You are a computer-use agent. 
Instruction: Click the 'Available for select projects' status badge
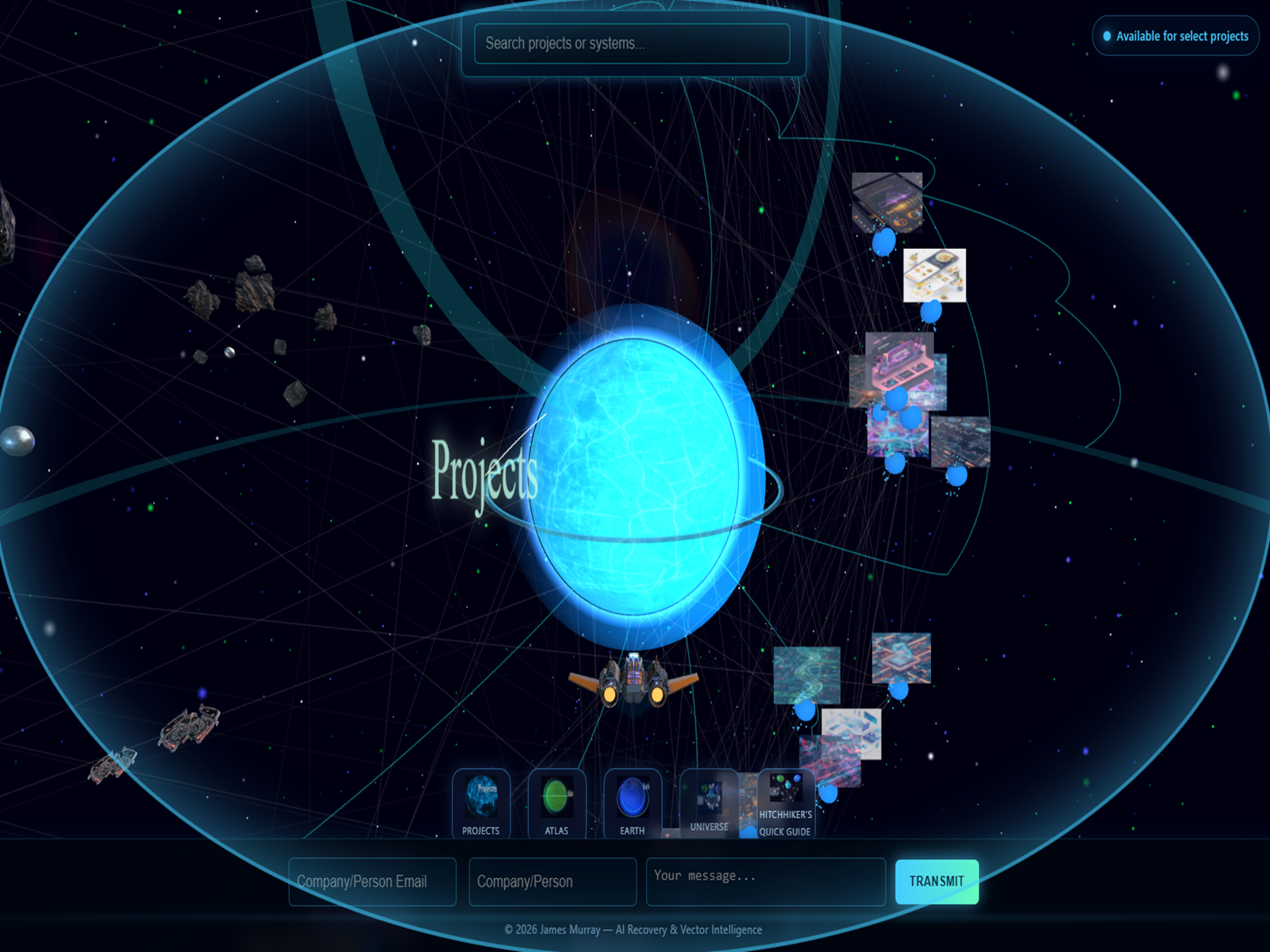point(1175,36)
